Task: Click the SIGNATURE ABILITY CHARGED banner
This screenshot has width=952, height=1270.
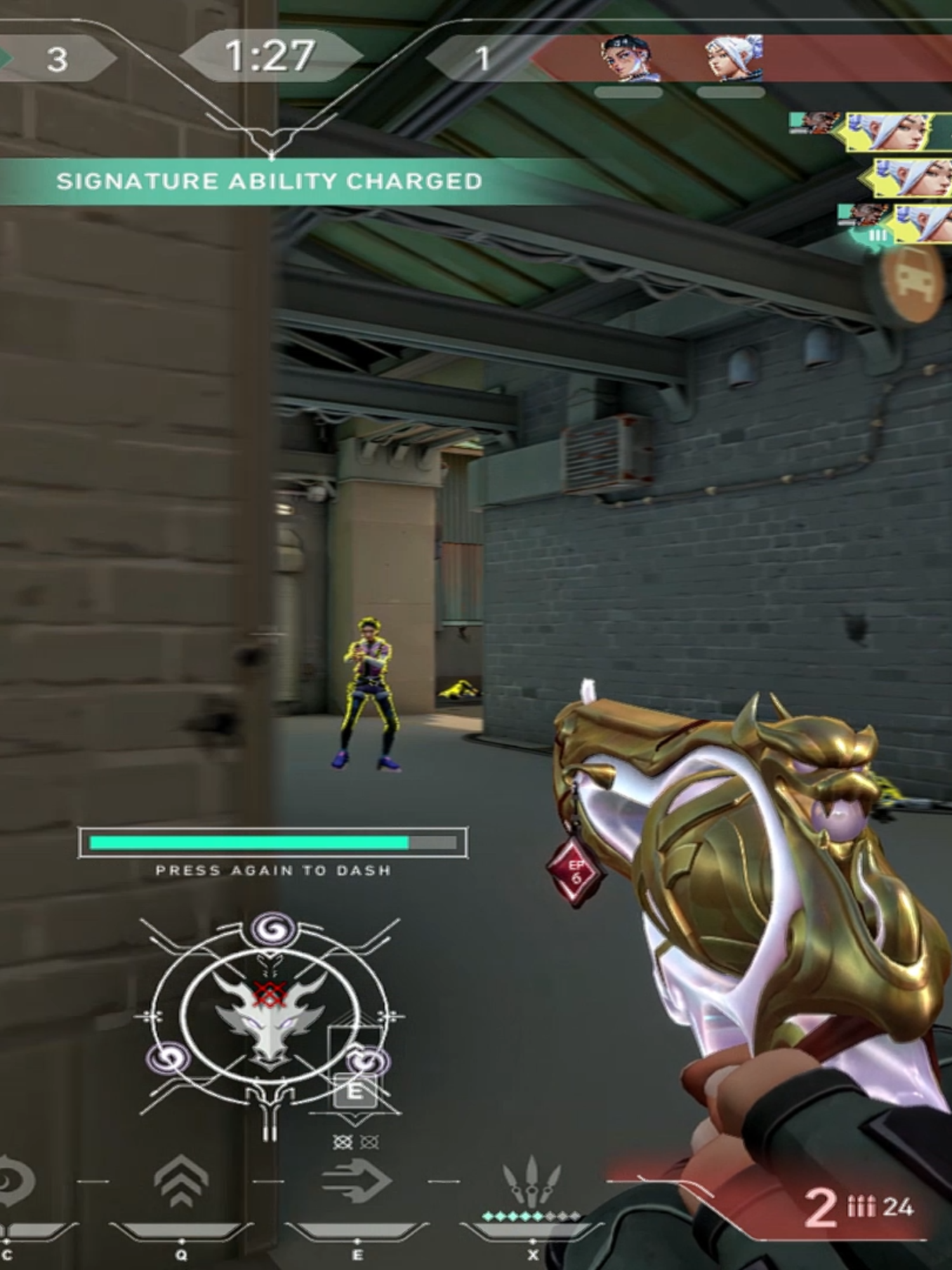Action: click(x=270, y=181)
